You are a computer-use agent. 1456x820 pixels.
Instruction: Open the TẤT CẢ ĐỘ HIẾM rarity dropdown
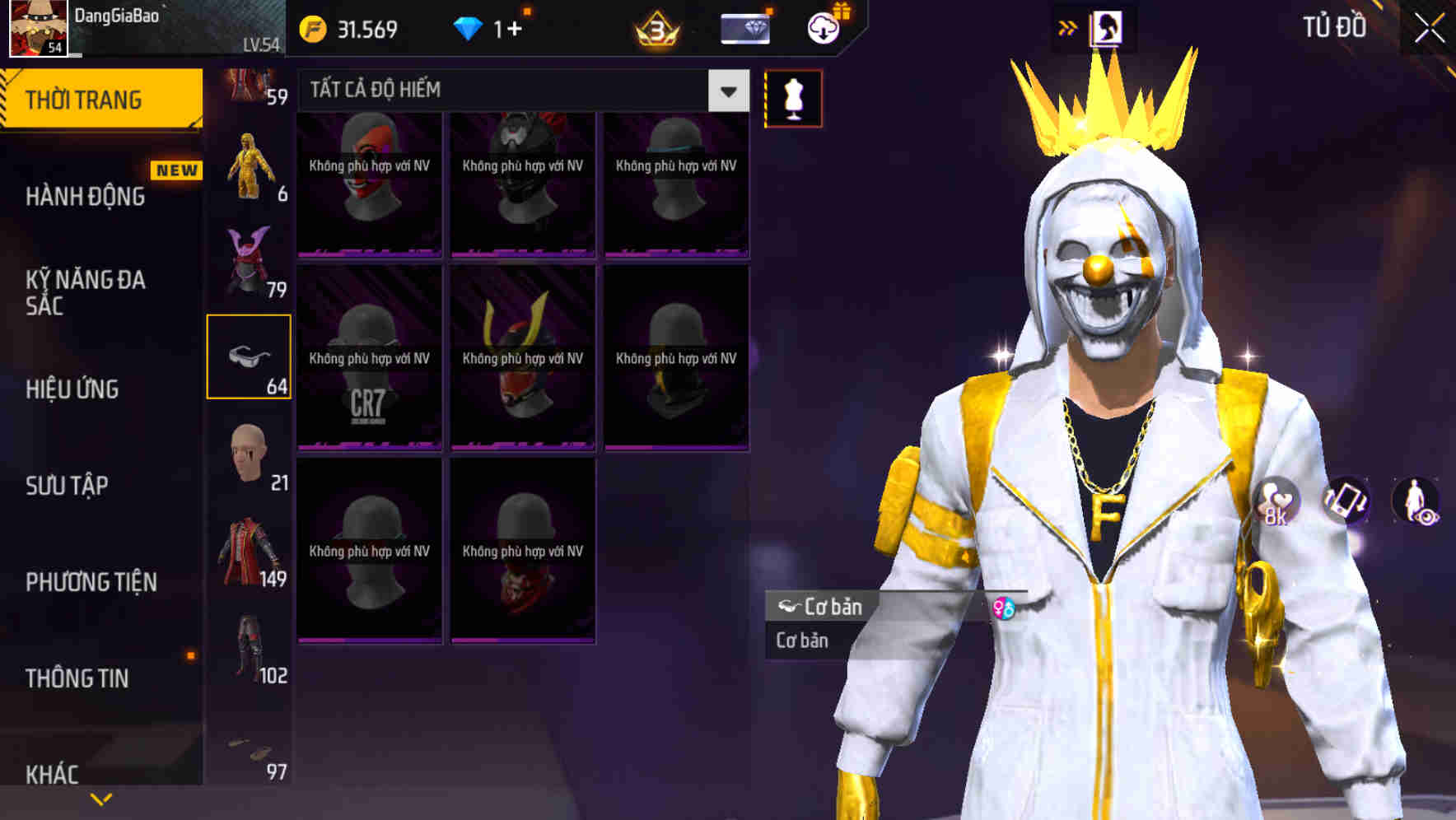(727, 91)
